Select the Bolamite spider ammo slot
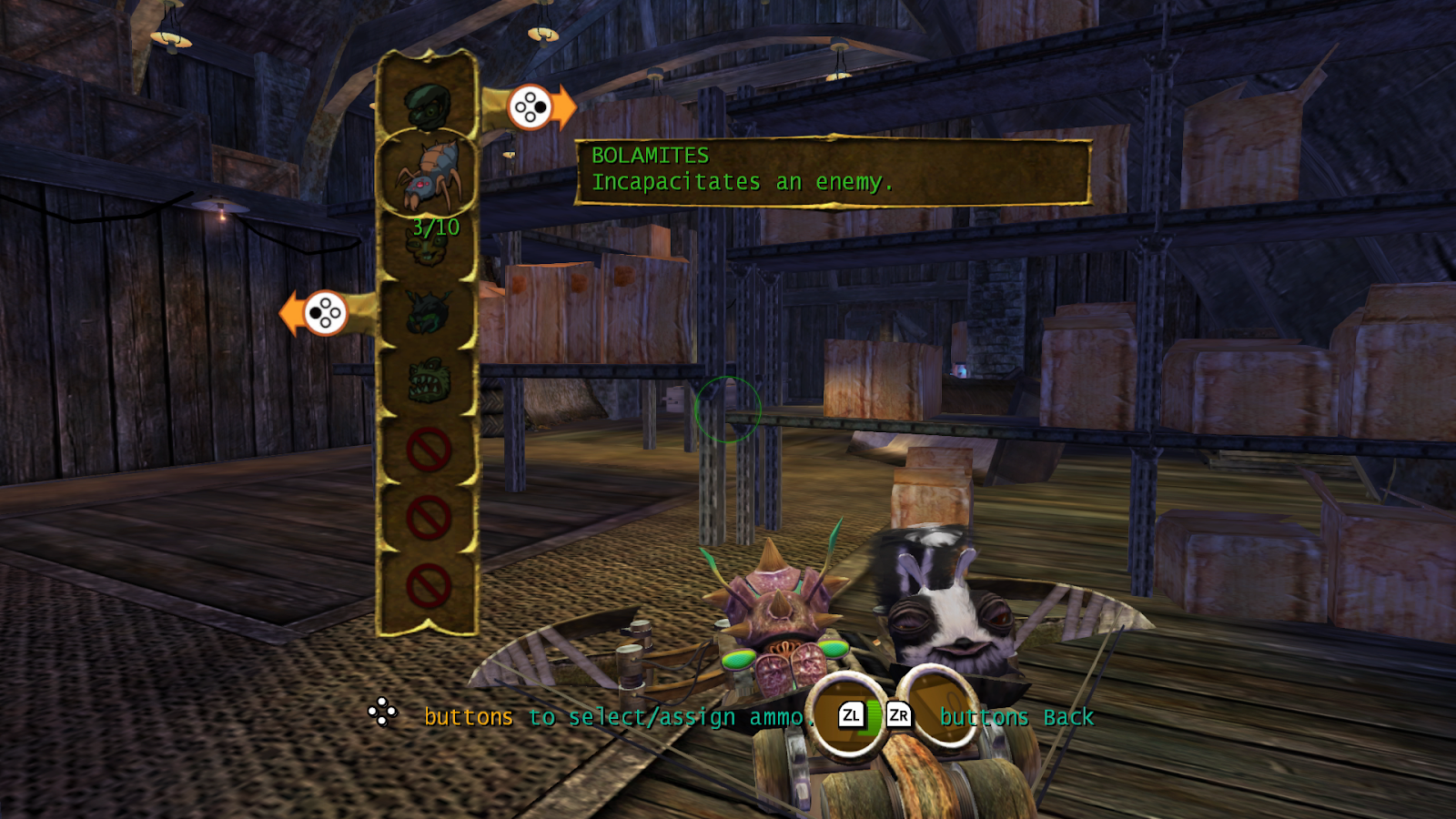Viewport: 1456px width, 819px height. coord(427,175)
